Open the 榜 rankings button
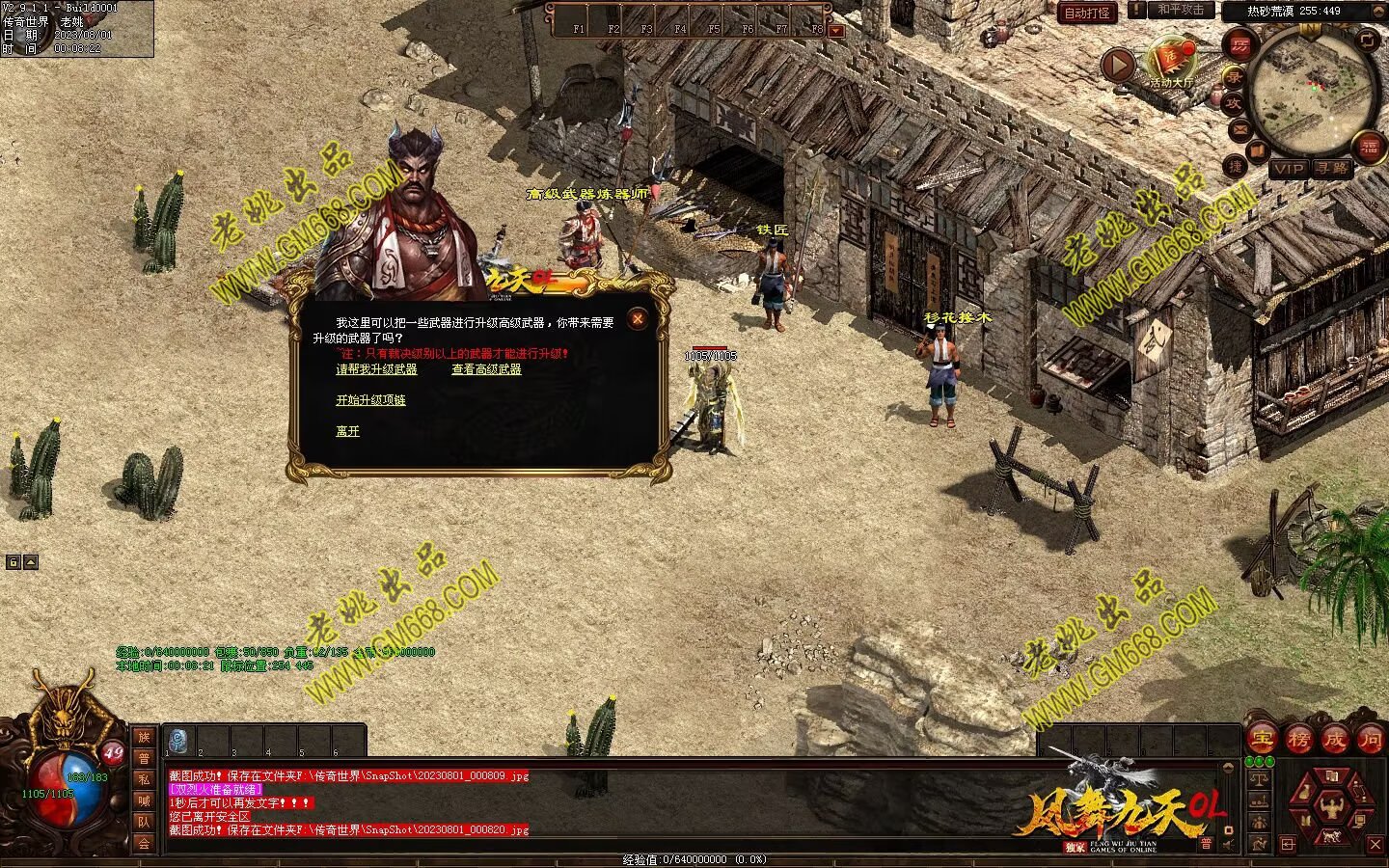This screenshot has height=868, width=1389. [1298, 740]
